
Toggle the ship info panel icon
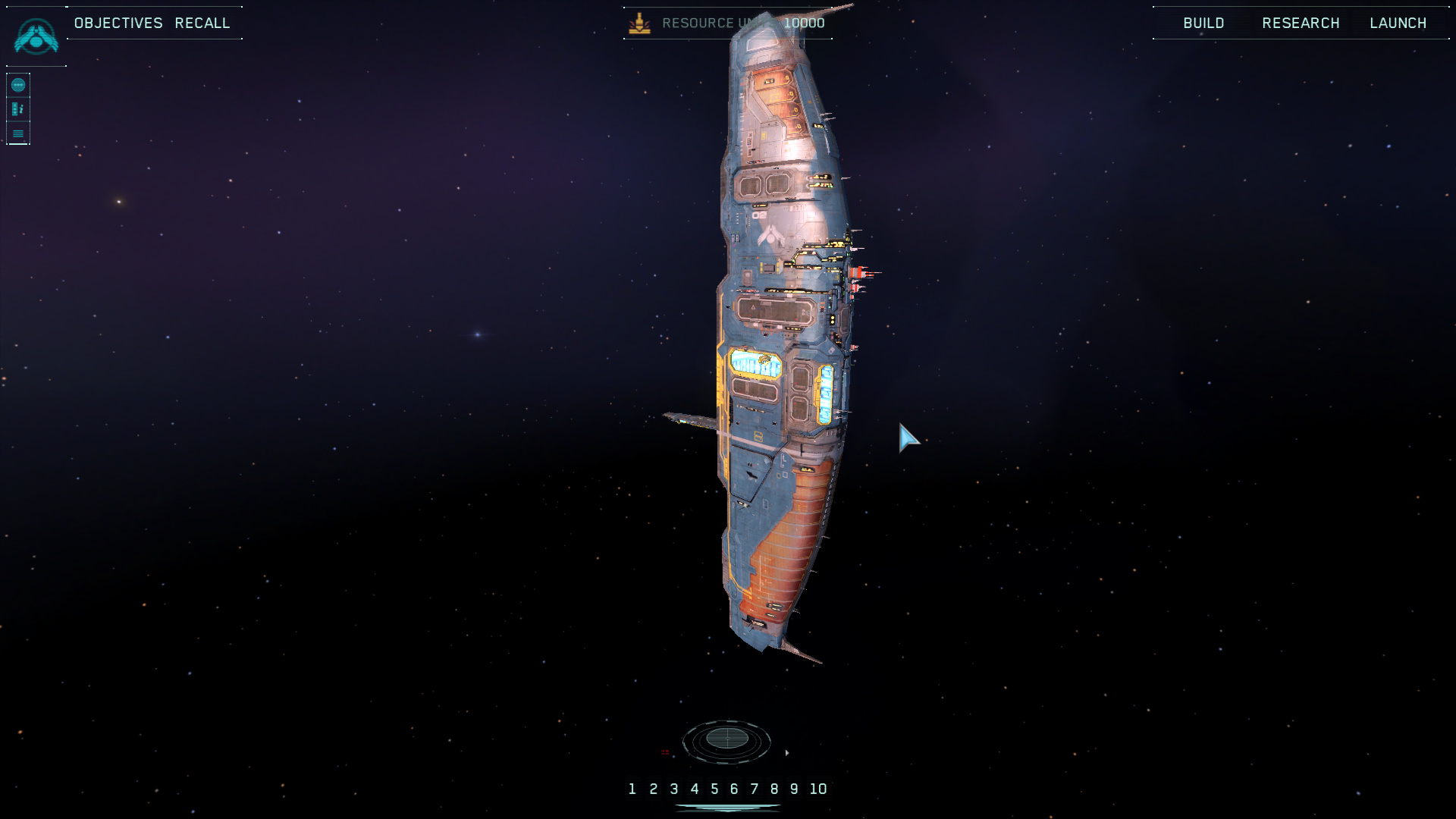pyautogui.click(x=18, y=109)
